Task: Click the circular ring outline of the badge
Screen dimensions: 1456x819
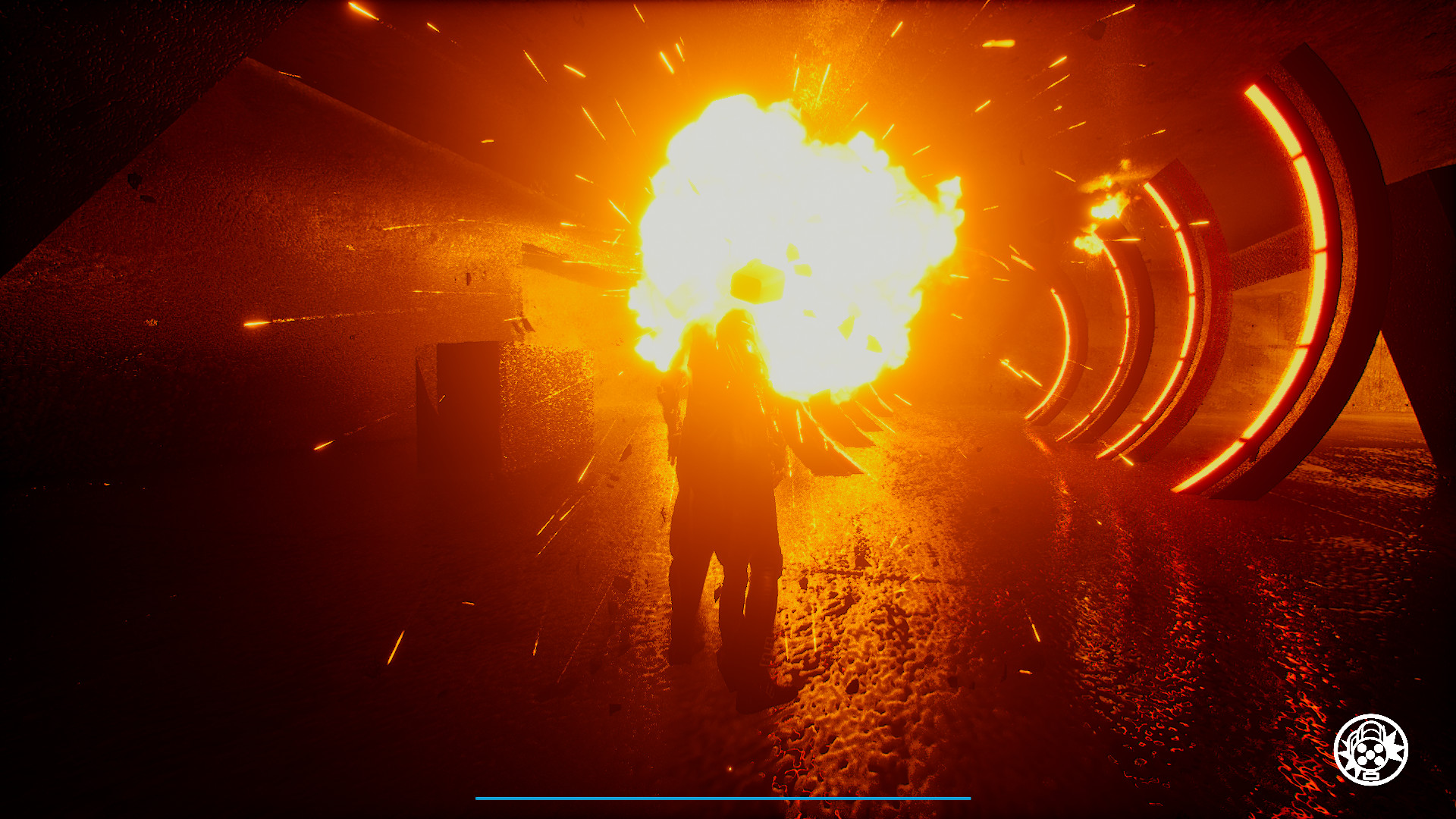Action: click(1370, 716)
